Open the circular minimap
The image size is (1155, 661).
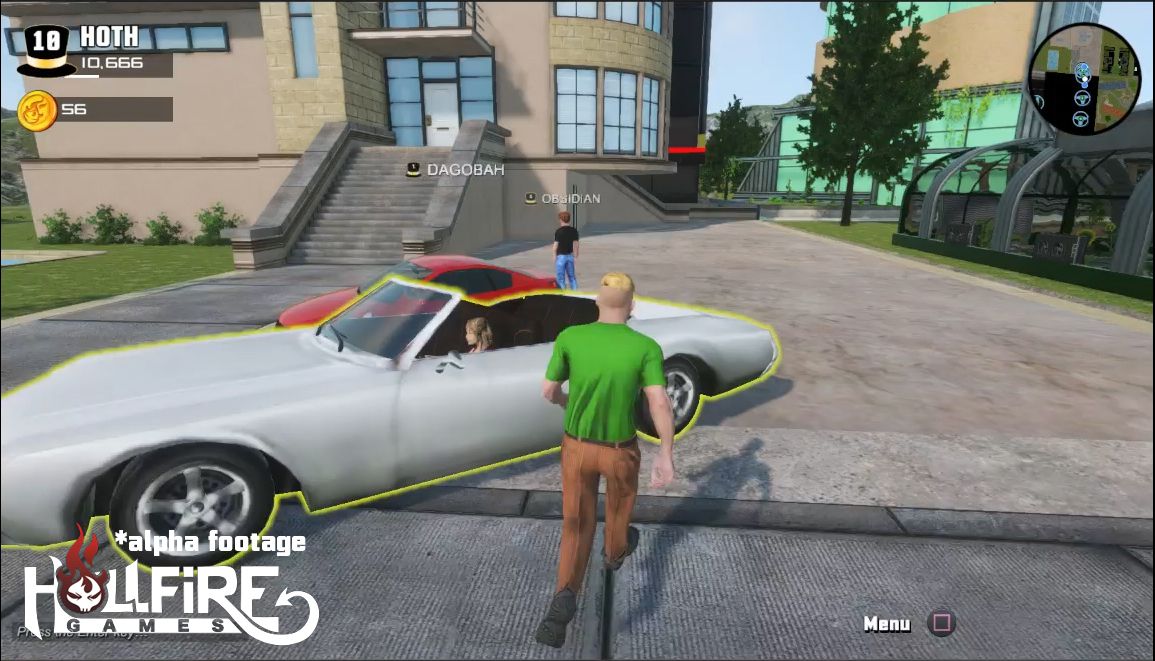(1083, 79)
